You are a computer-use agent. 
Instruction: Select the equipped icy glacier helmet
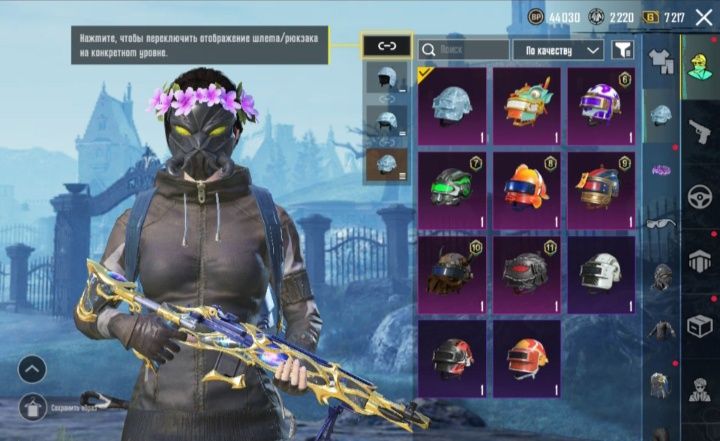(x=452, y=105)
